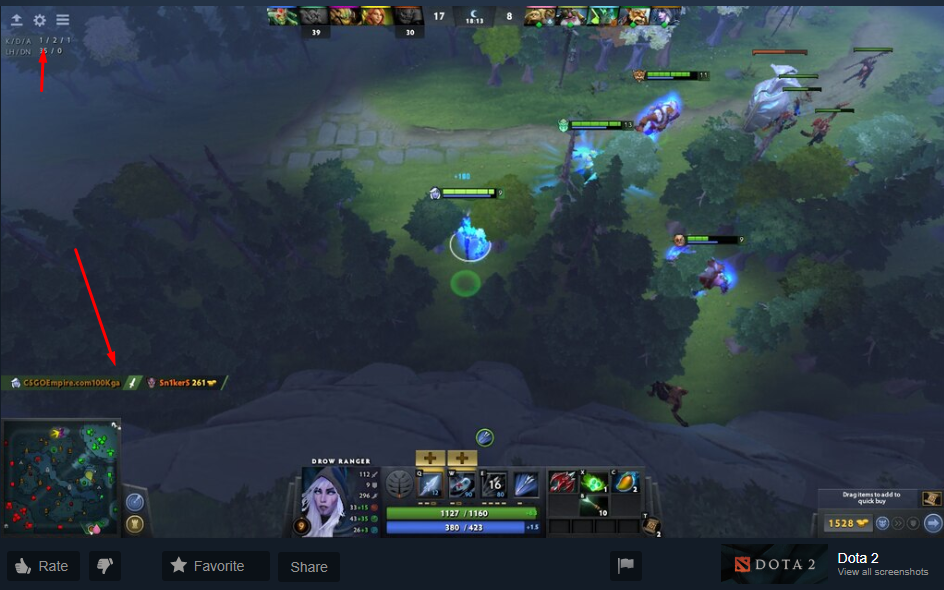
Task: Level up Gust with plus button
Action: (462, 458)
